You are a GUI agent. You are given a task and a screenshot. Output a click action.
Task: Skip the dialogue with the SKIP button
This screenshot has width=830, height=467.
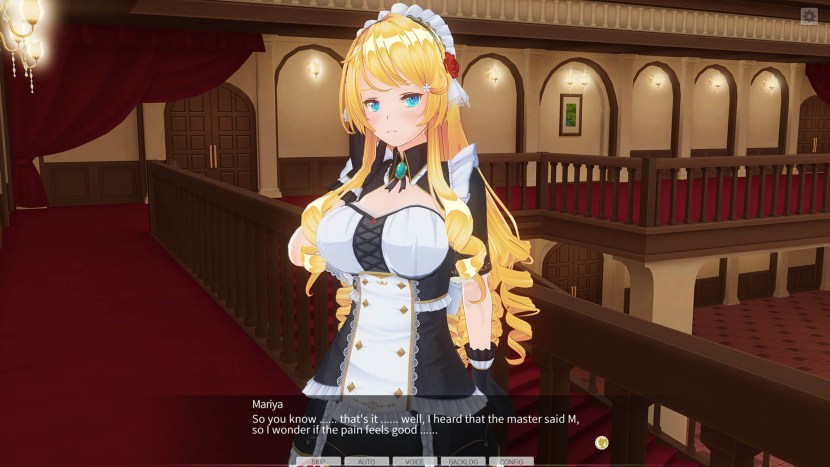(x=319, y=462)
